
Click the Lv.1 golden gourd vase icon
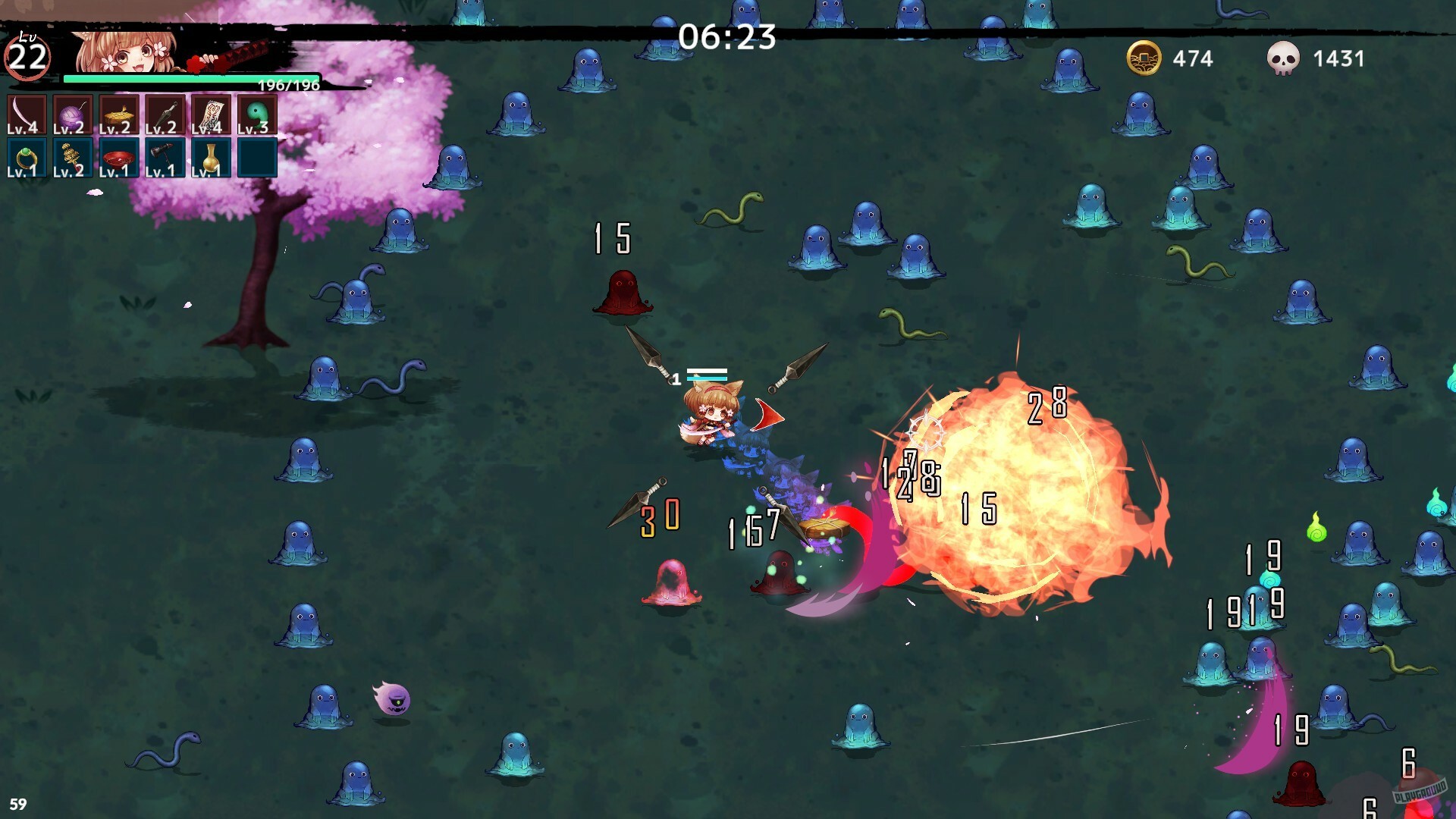pos(211,157)
